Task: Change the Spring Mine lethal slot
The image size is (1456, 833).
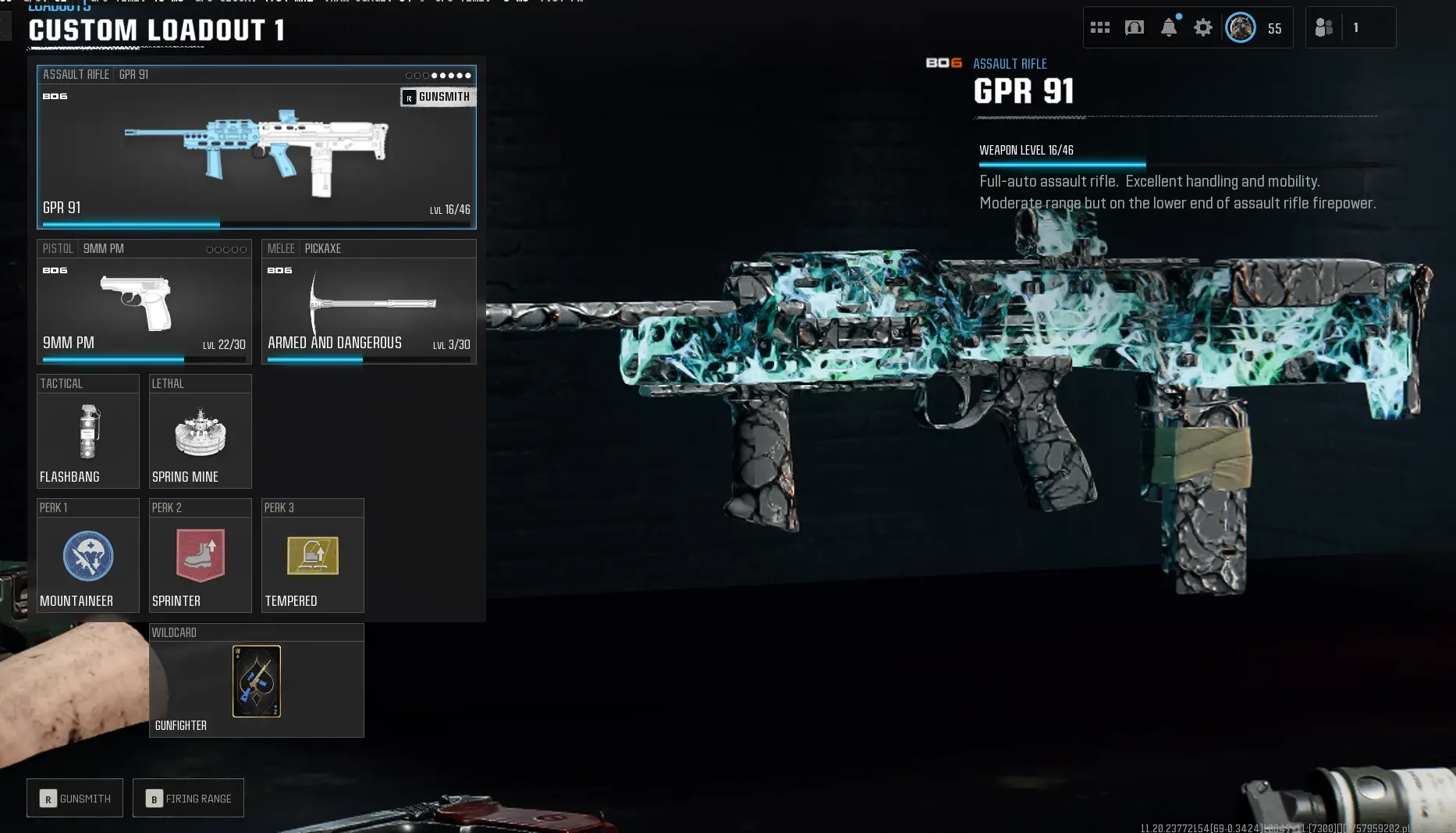Action: 201,432
